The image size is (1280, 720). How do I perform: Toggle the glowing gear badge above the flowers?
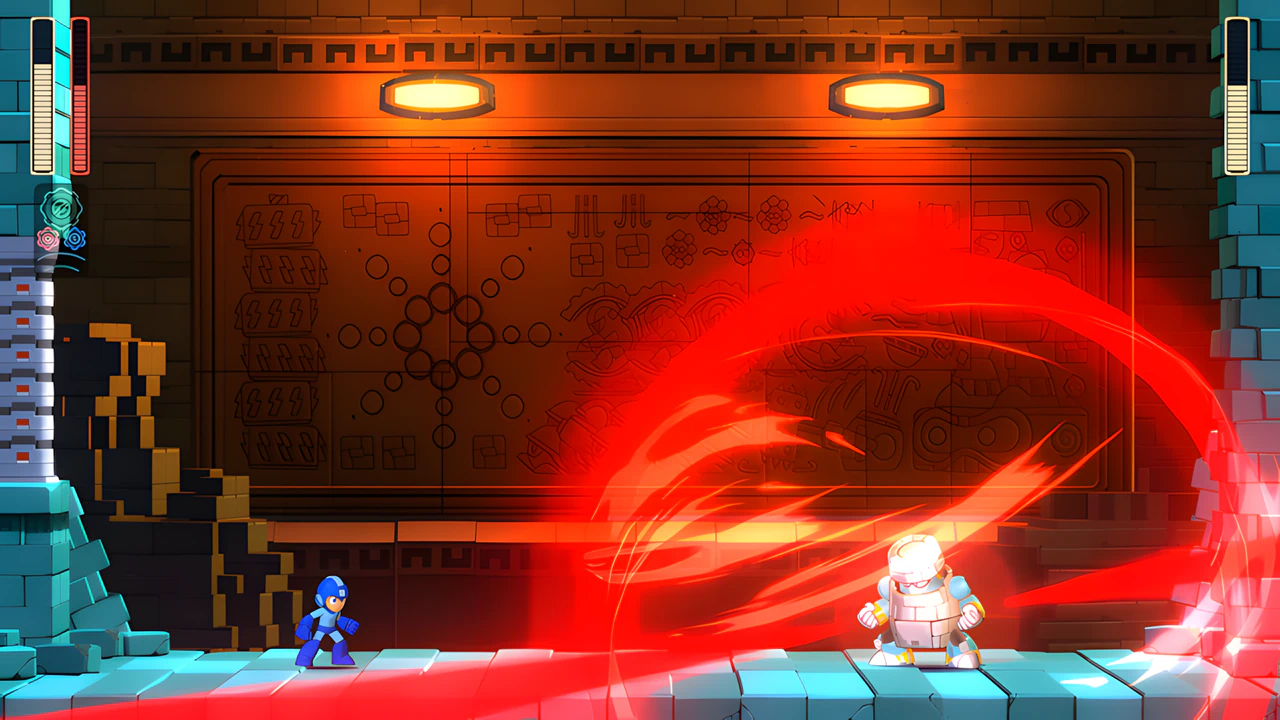pyautogui.click(x=60, y=207)
